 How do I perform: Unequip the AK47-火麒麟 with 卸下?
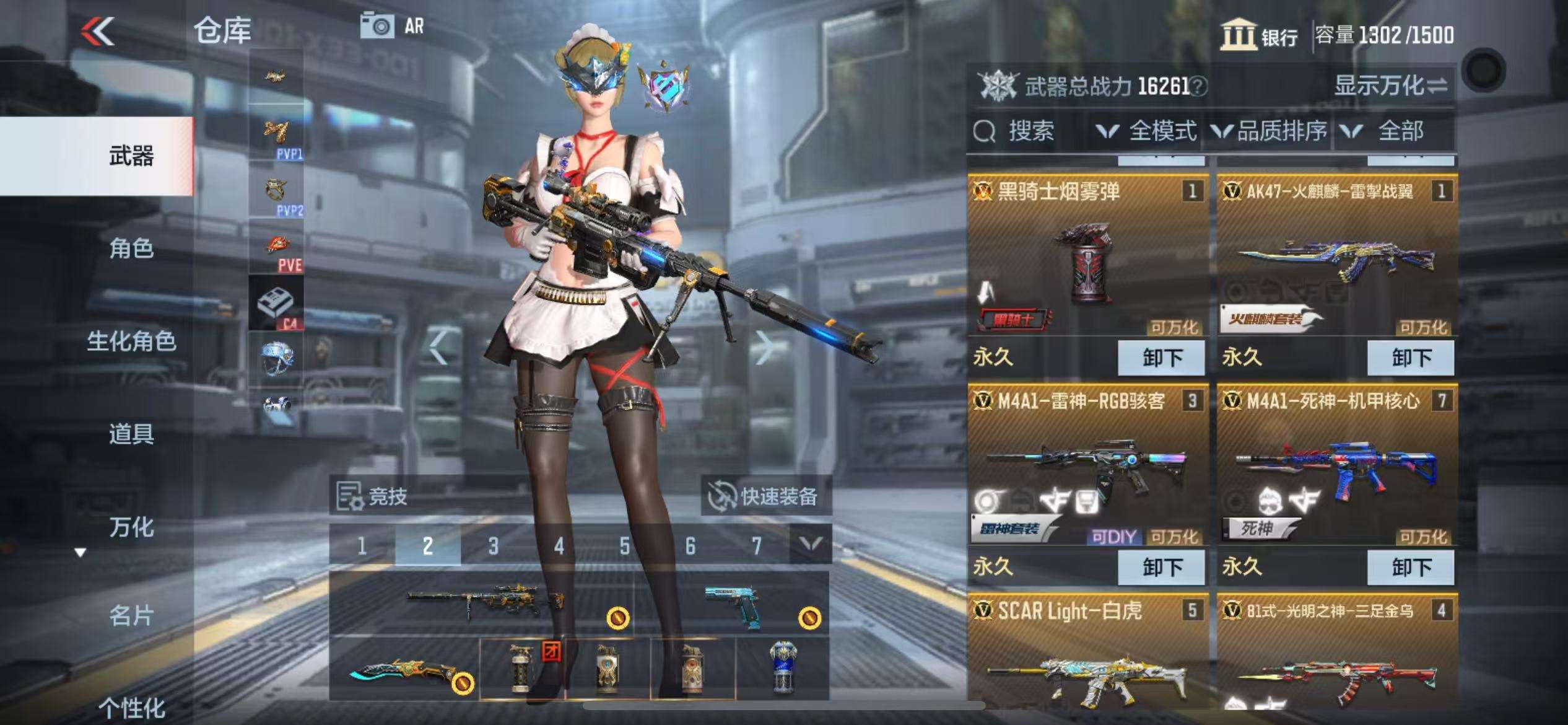pyautogui.click(x=1411, y=358)
